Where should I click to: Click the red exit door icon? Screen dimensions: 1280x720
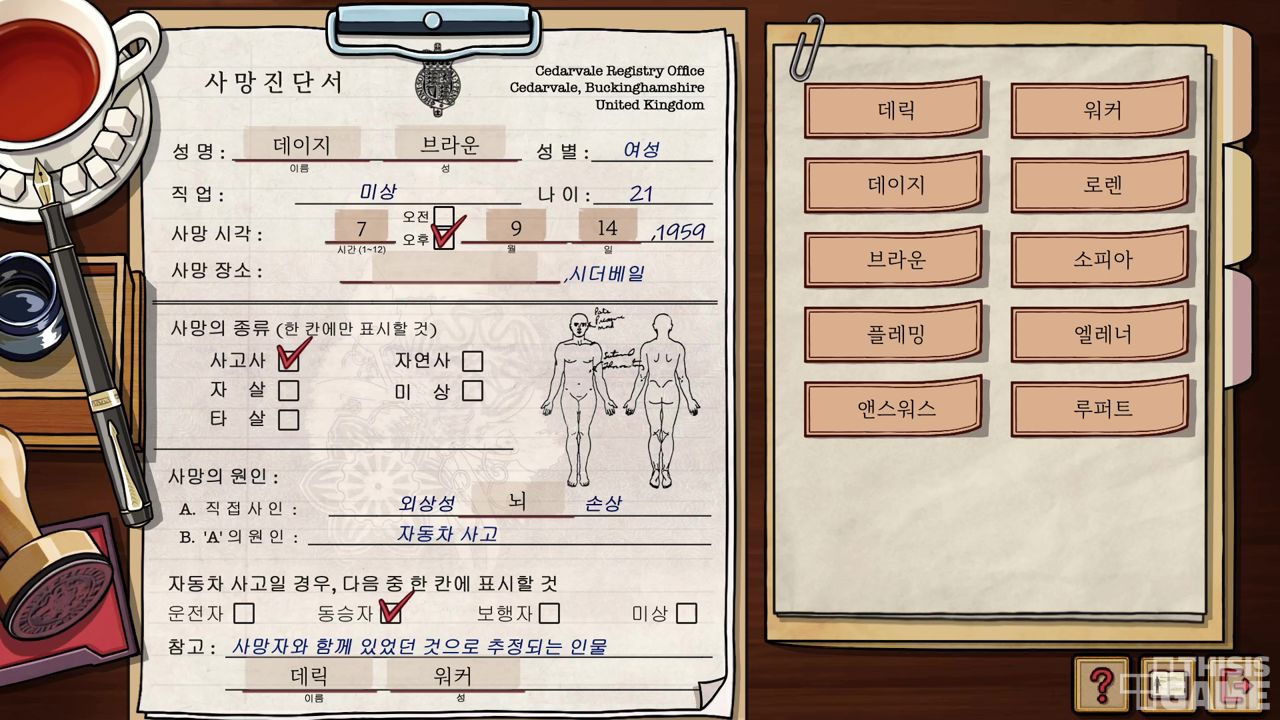point(1236,684)
